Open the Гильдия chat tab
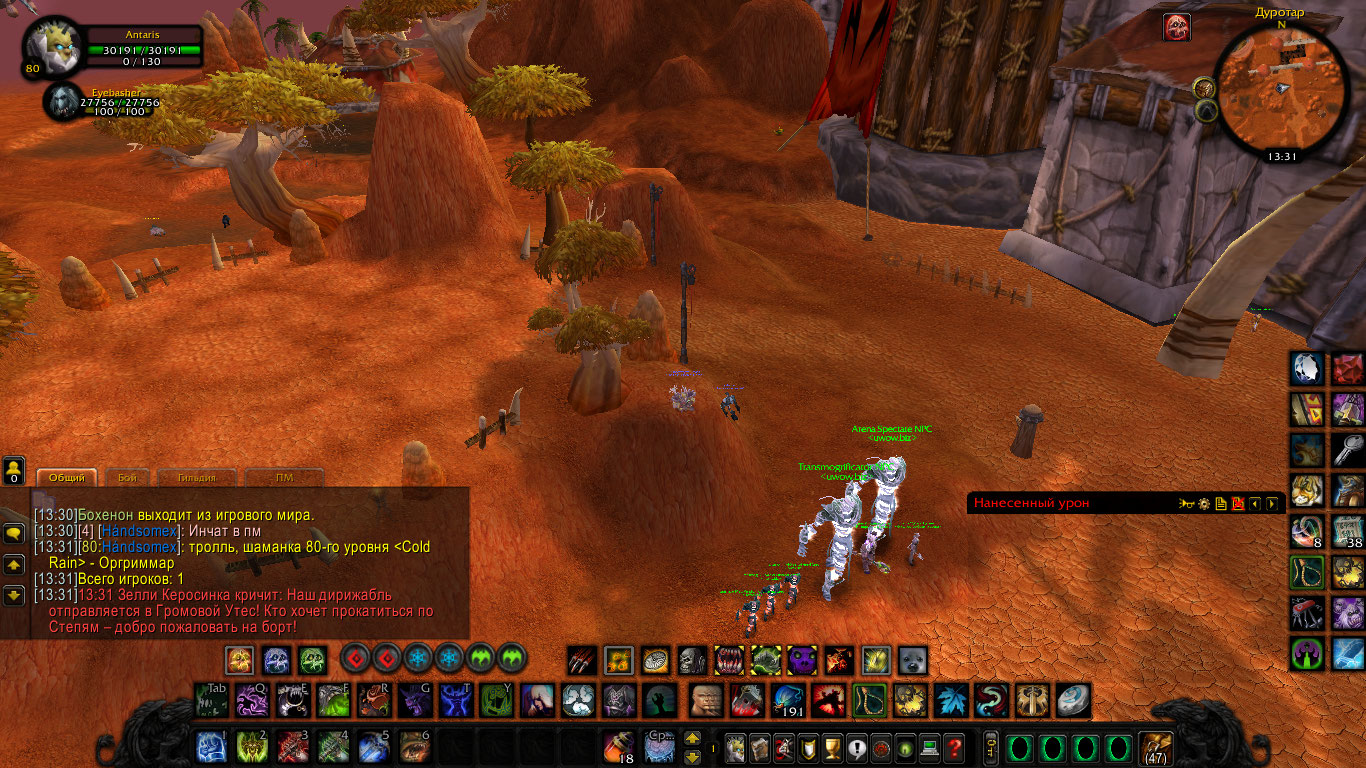 [x=200, y=478]
